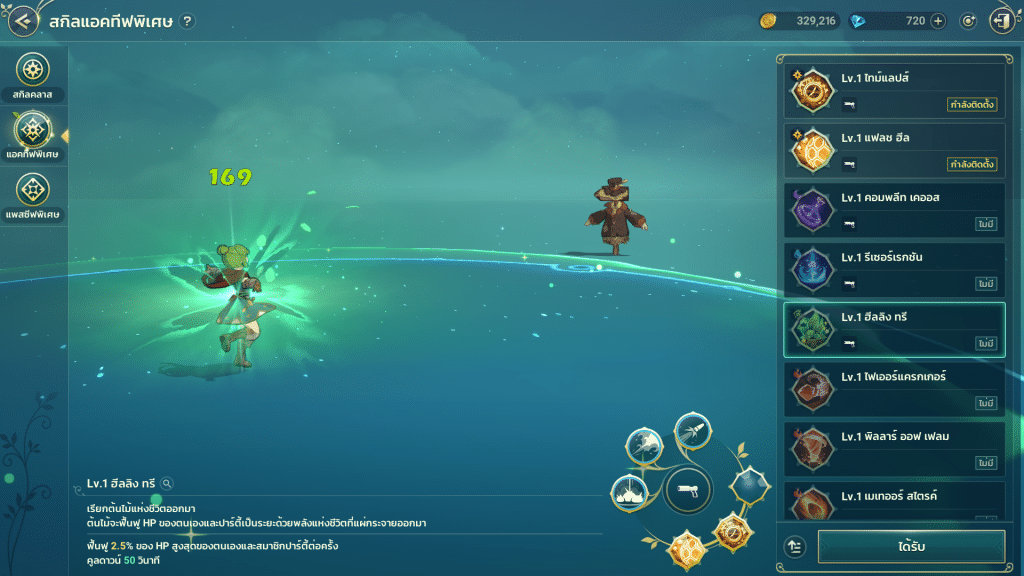Toggle the skill list sort button
1024x576 pixels.
point(795,547)
